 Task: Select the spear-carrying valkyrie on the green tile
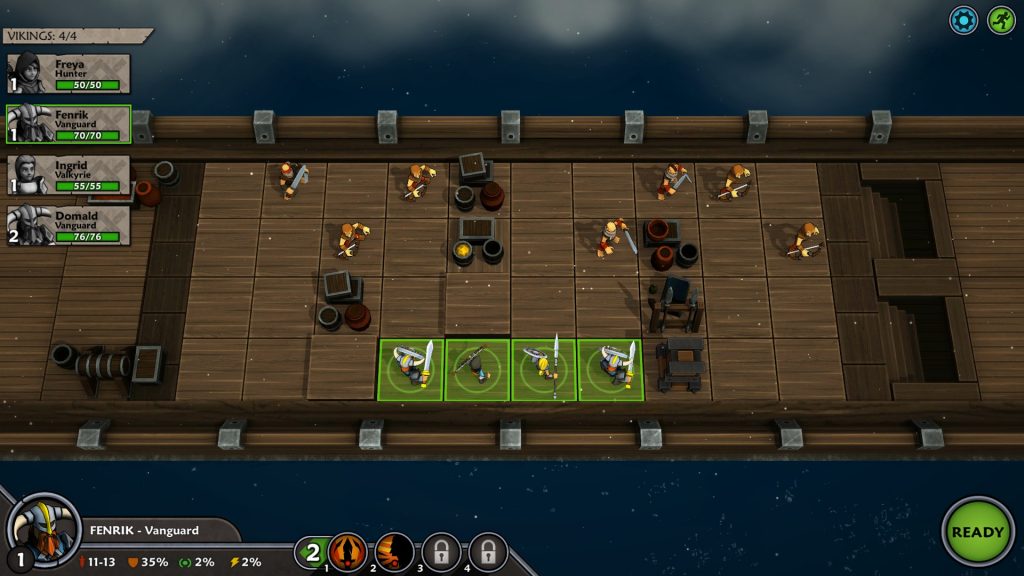coord(544,368)
